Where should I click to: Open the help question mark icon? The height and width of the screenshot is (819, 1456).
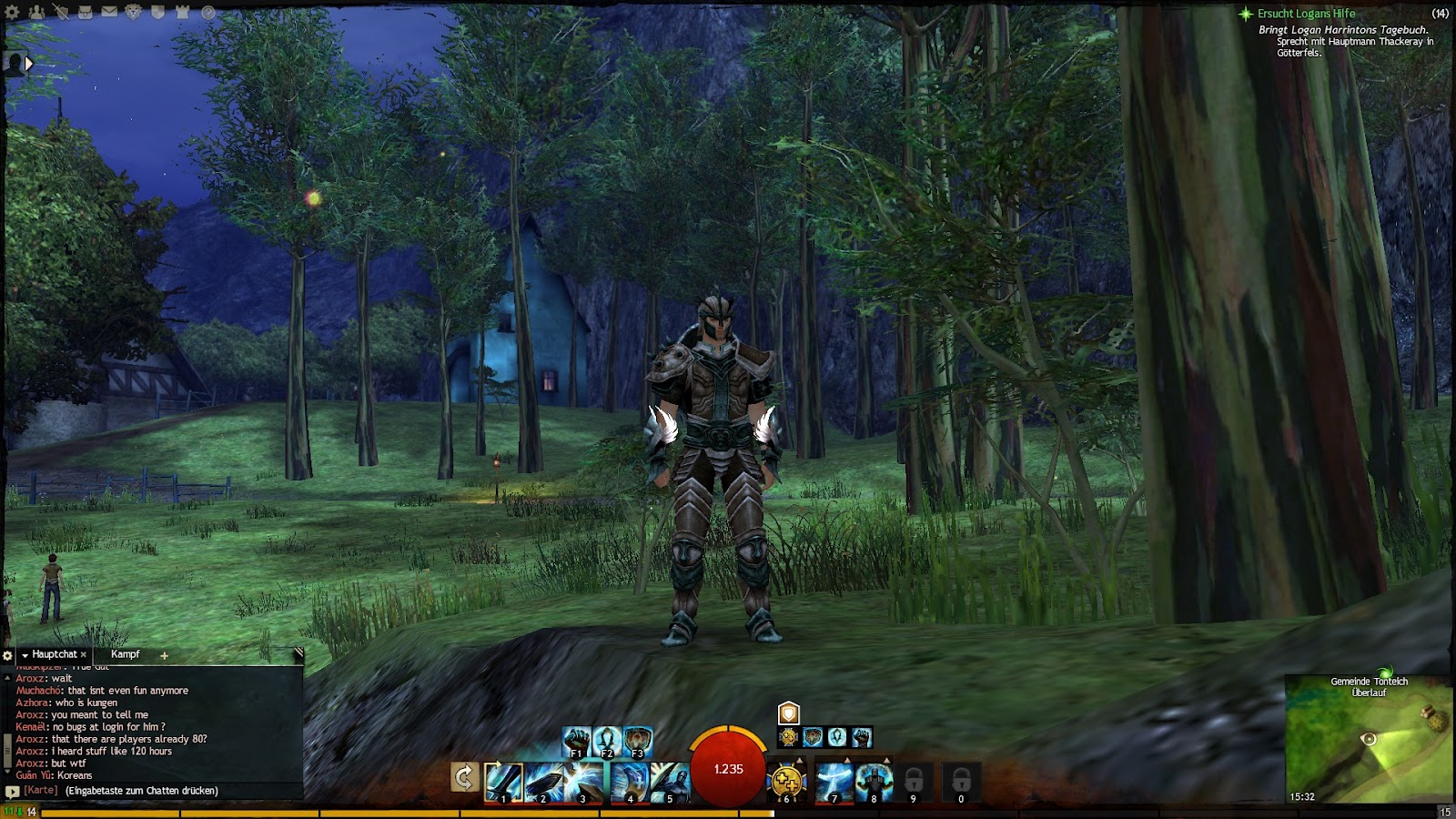208,13
